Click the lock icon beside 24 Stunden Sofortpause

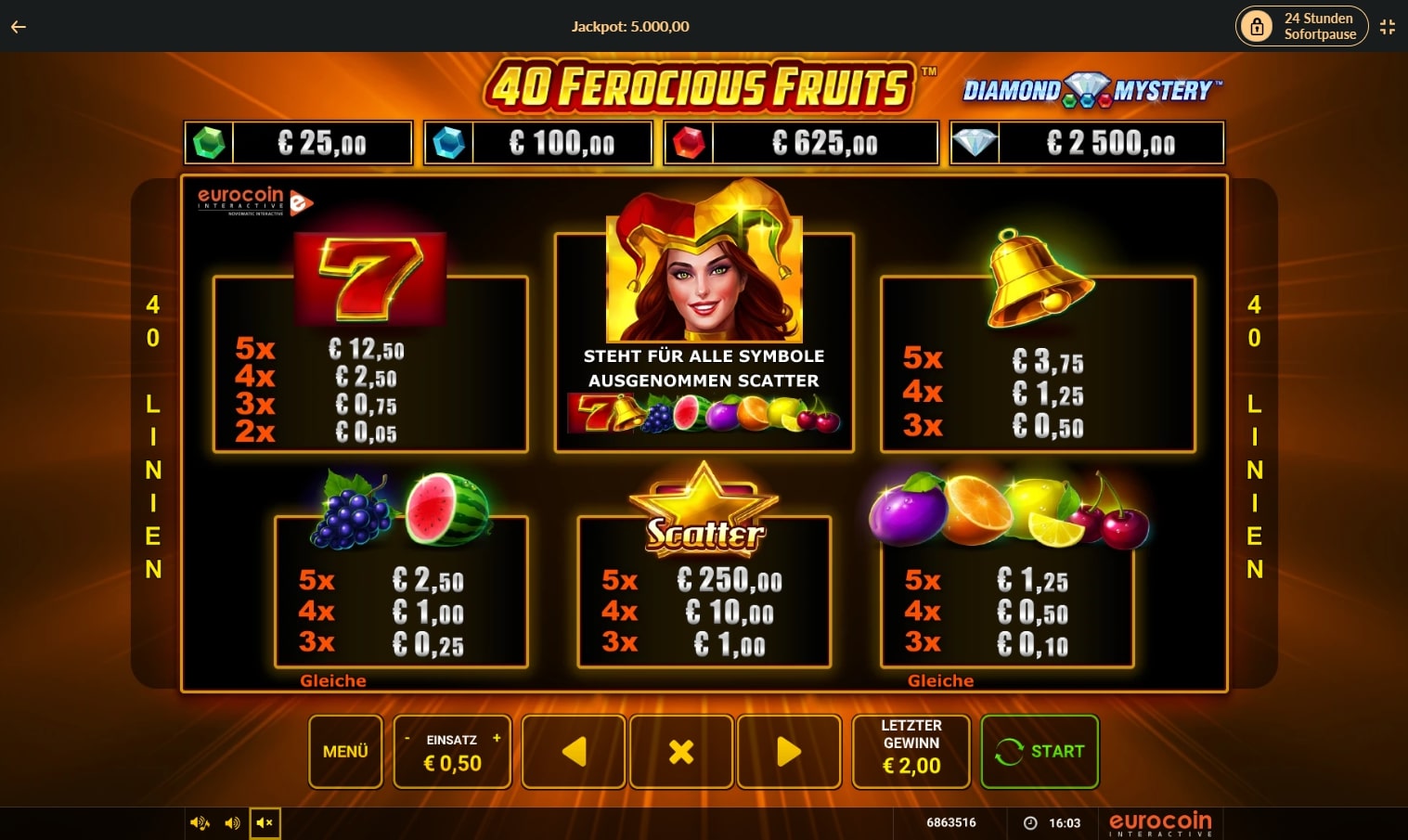(1258, 26)
